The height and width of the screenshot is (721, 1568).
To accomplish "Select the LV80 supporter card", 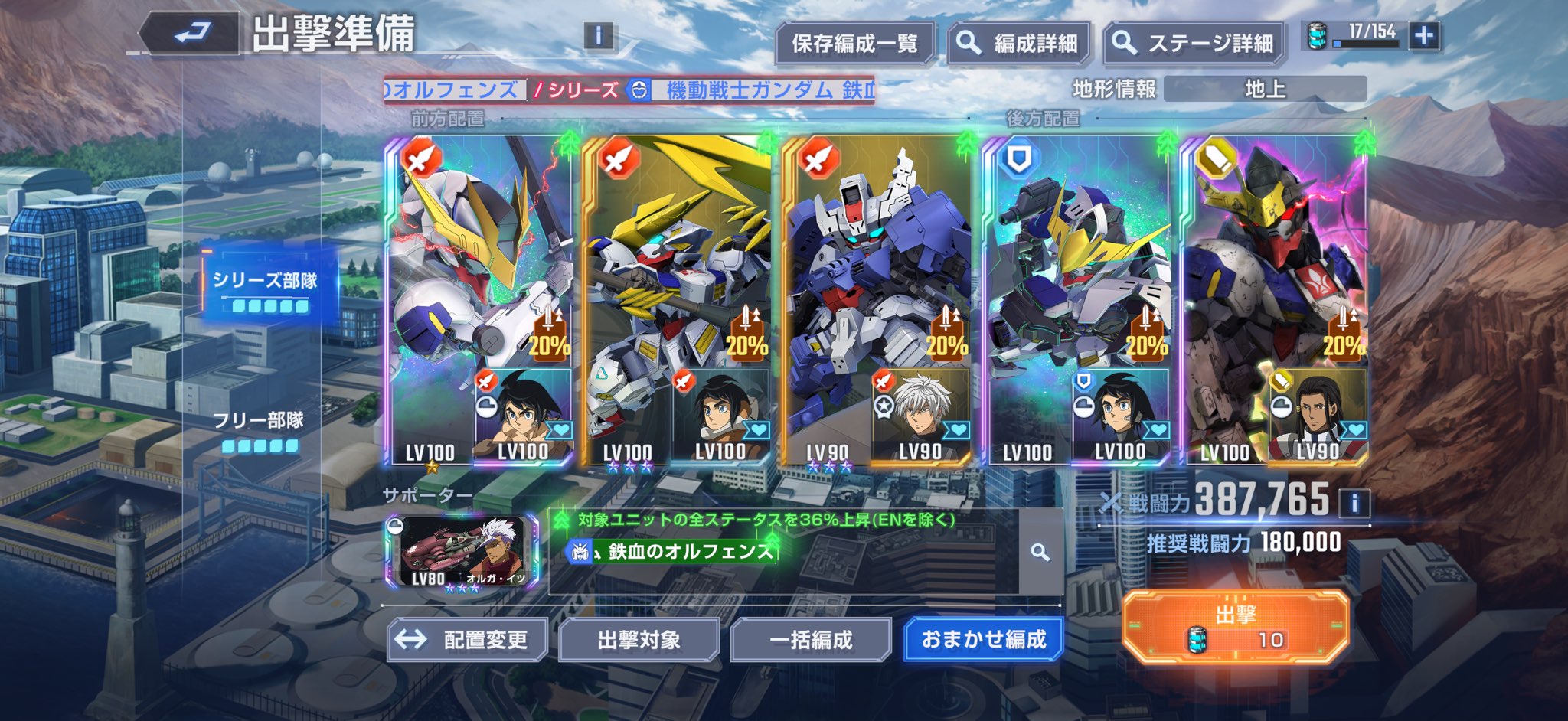I will coord(462,552).
